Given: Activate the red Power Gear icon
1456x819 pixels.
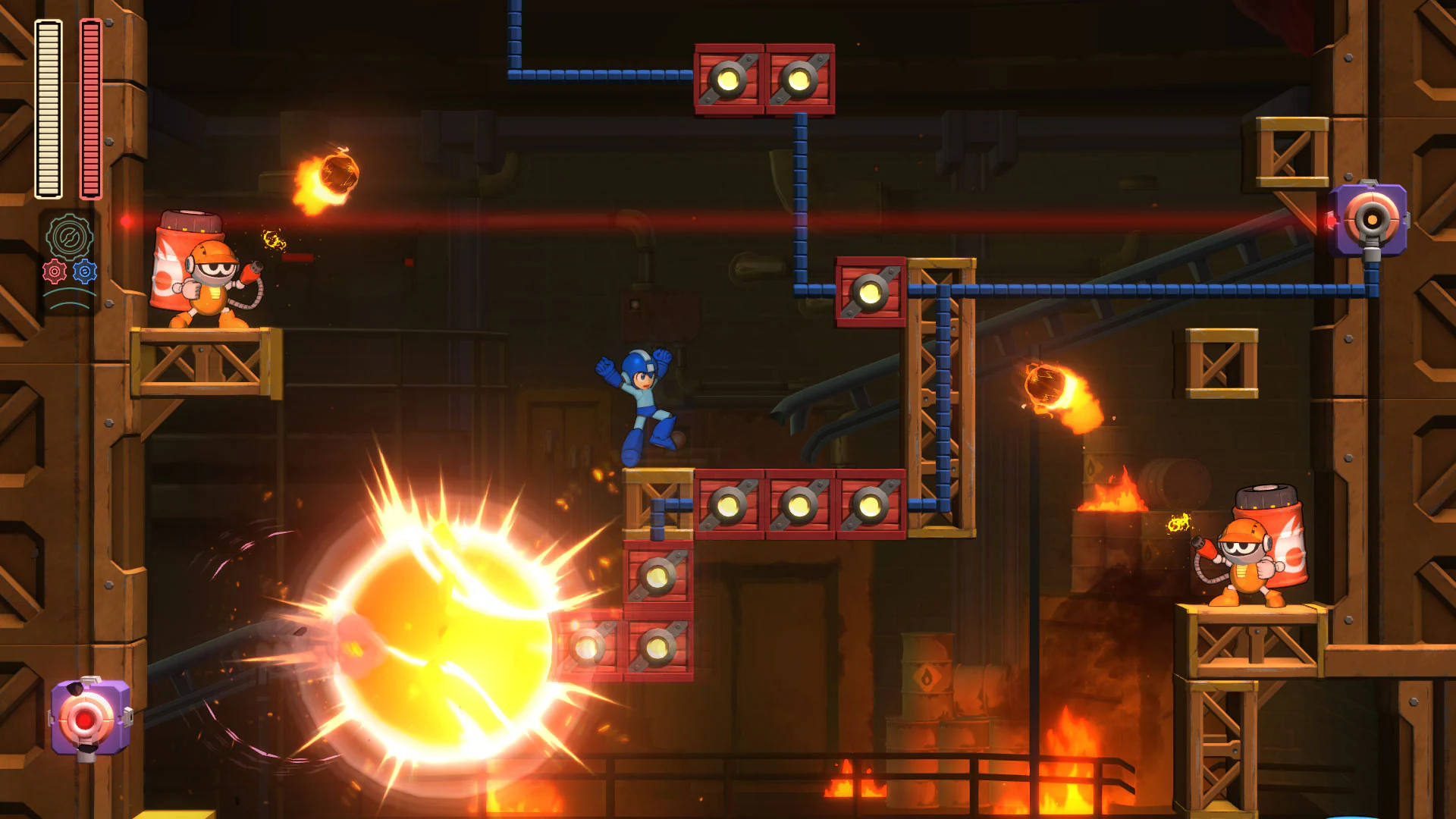Looking at the screenshot, I should tap(55, 271).
